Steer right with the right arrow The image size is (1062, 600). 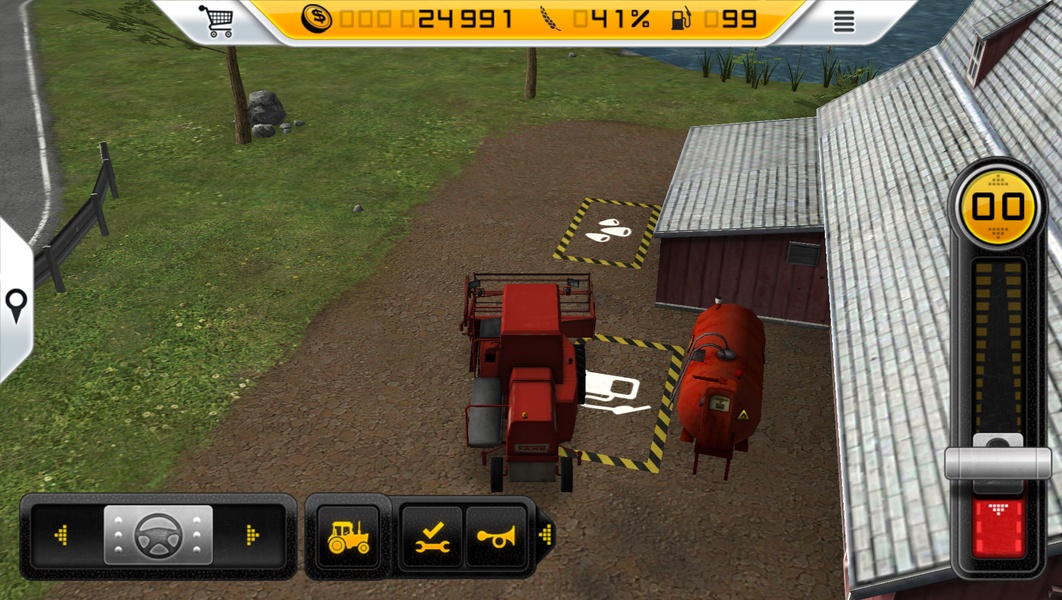tap(252, 535)
